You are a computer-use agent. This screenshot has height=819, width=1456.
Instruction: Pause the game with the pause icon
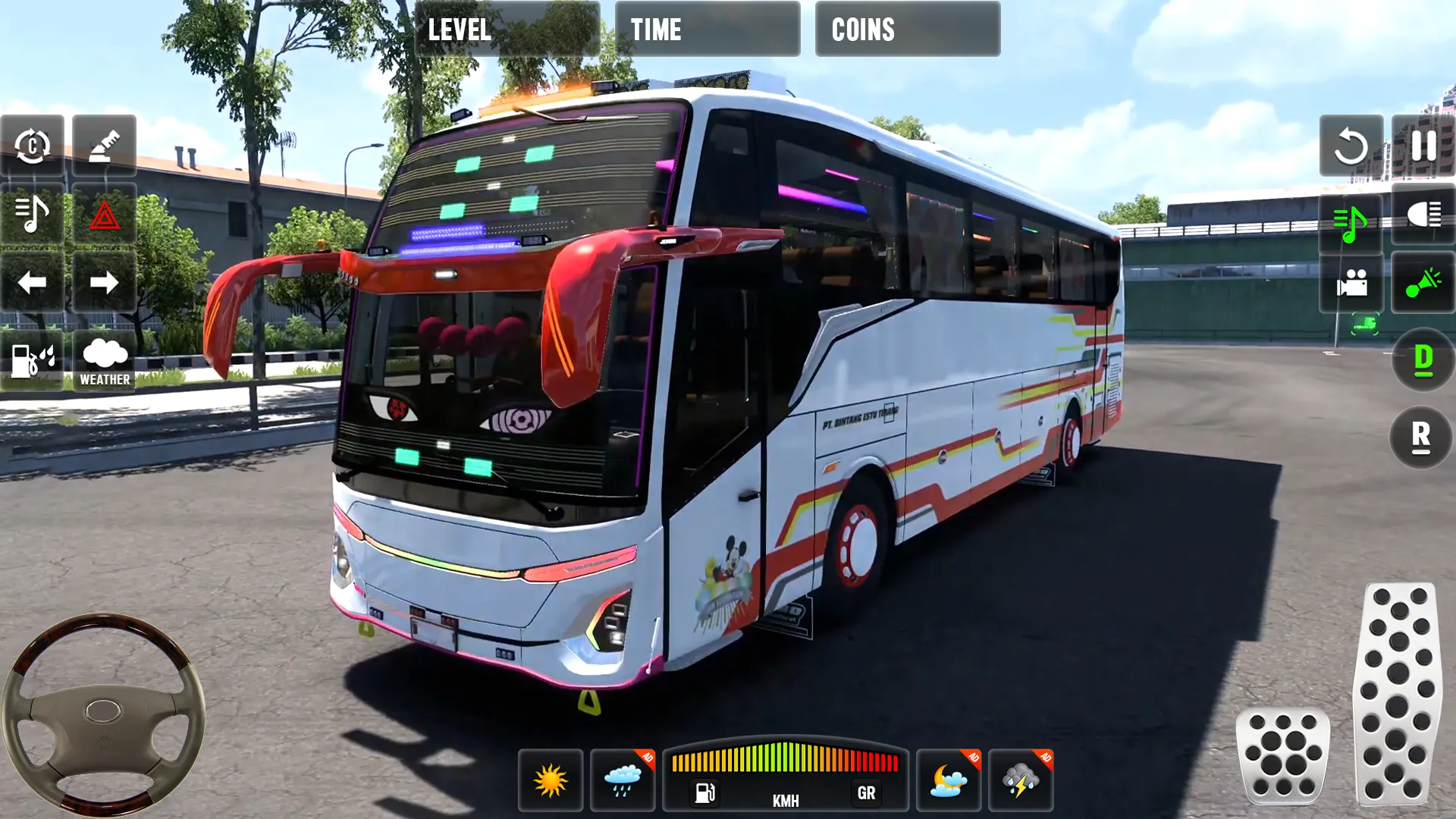[x=1424, y=144]
